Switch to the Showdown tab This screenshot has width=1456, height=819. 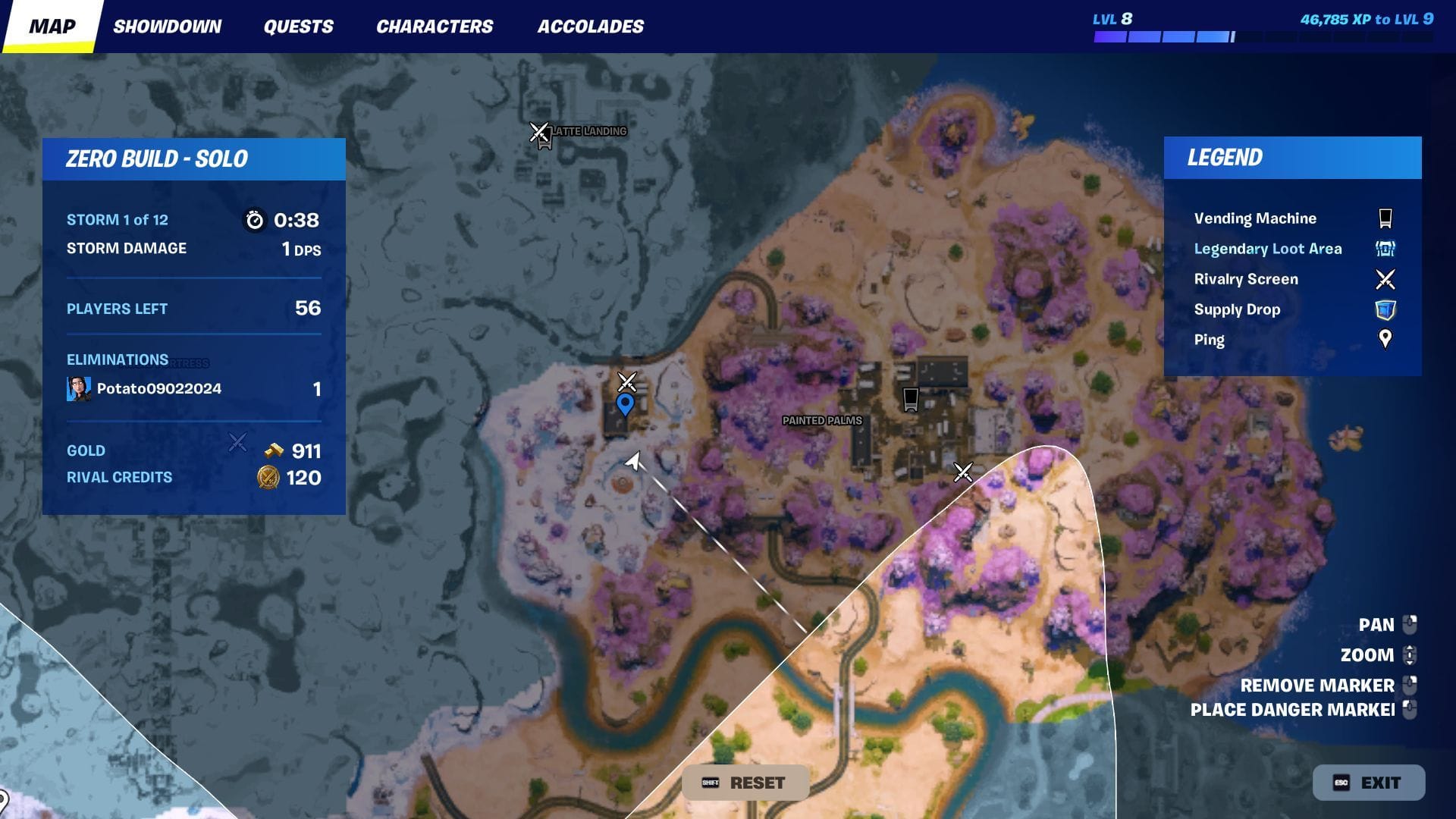167,27
